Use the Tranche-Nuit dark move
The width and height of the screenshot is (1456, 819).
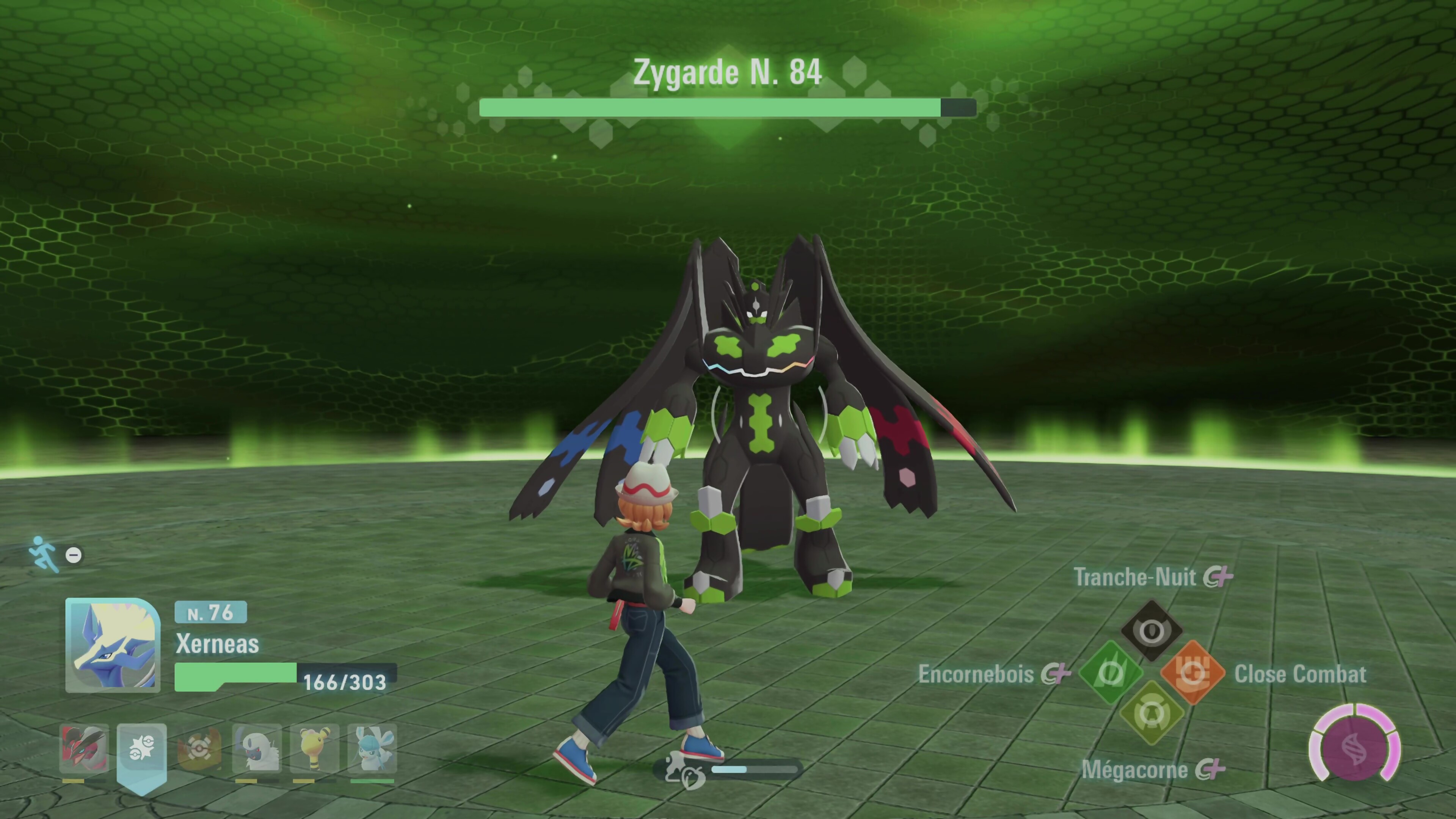point(1152,630)
